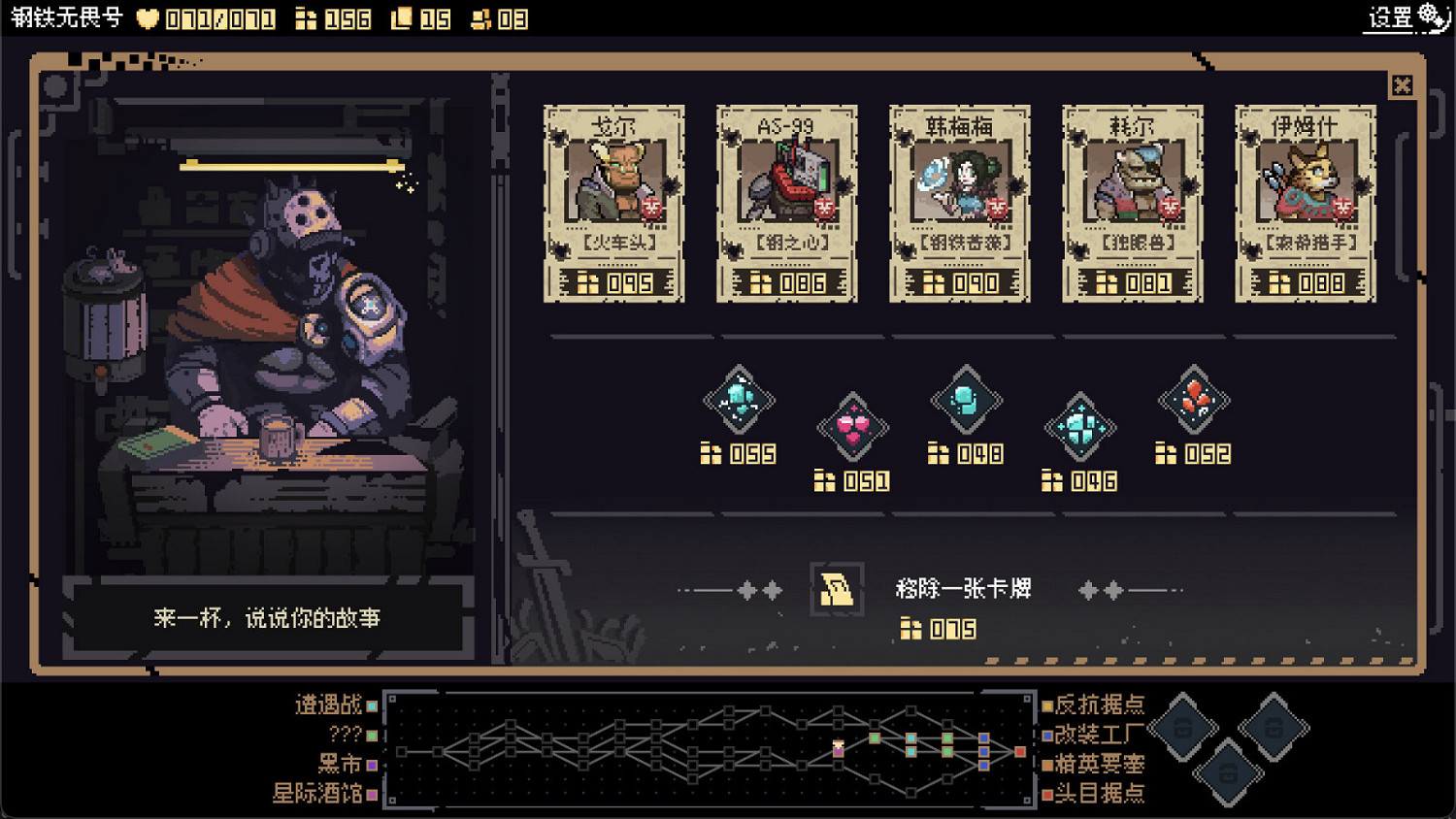Select the diamond cluster gem priced 046
The width and height of the screenshot is (1456, 819).
pyautogui.click(x=1080, y=425)
